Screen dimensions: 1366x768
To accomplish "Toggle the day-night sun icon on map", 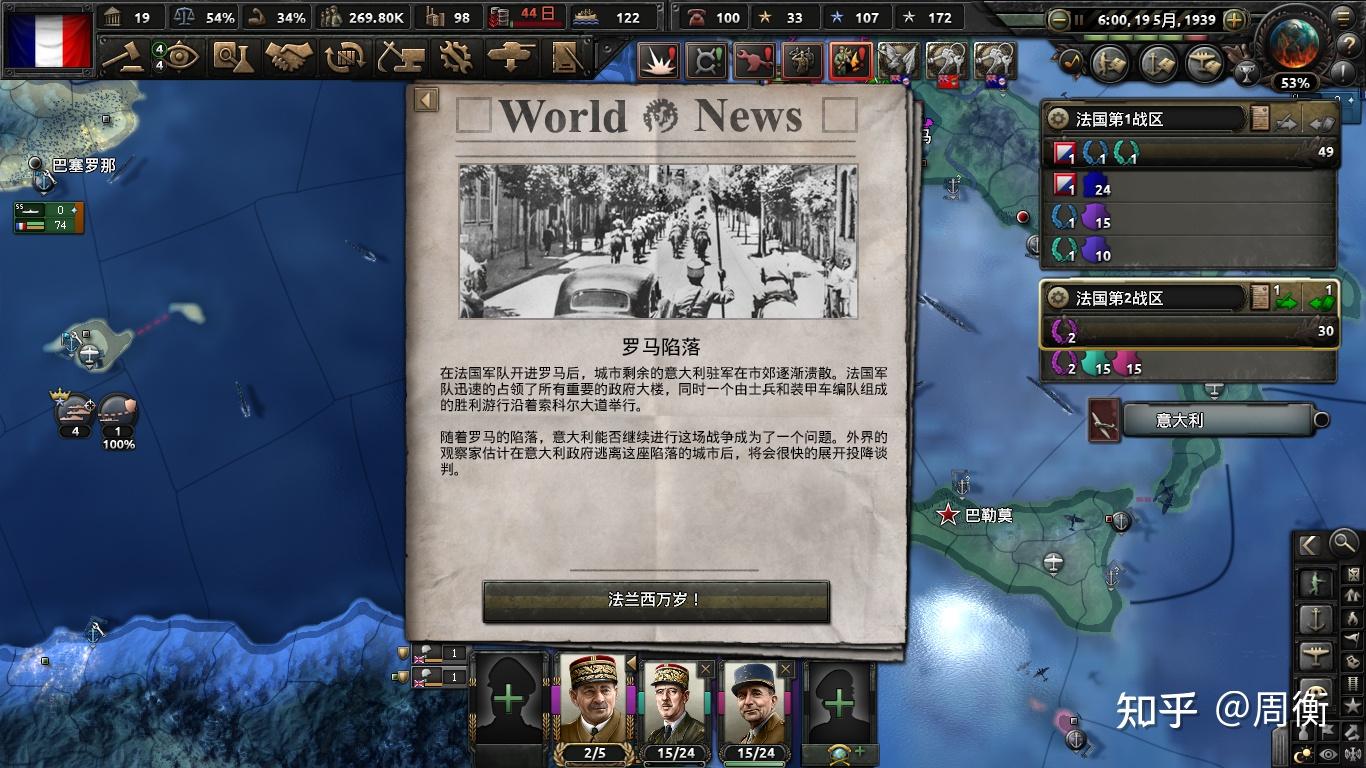I will click(x=1303, y=751).
